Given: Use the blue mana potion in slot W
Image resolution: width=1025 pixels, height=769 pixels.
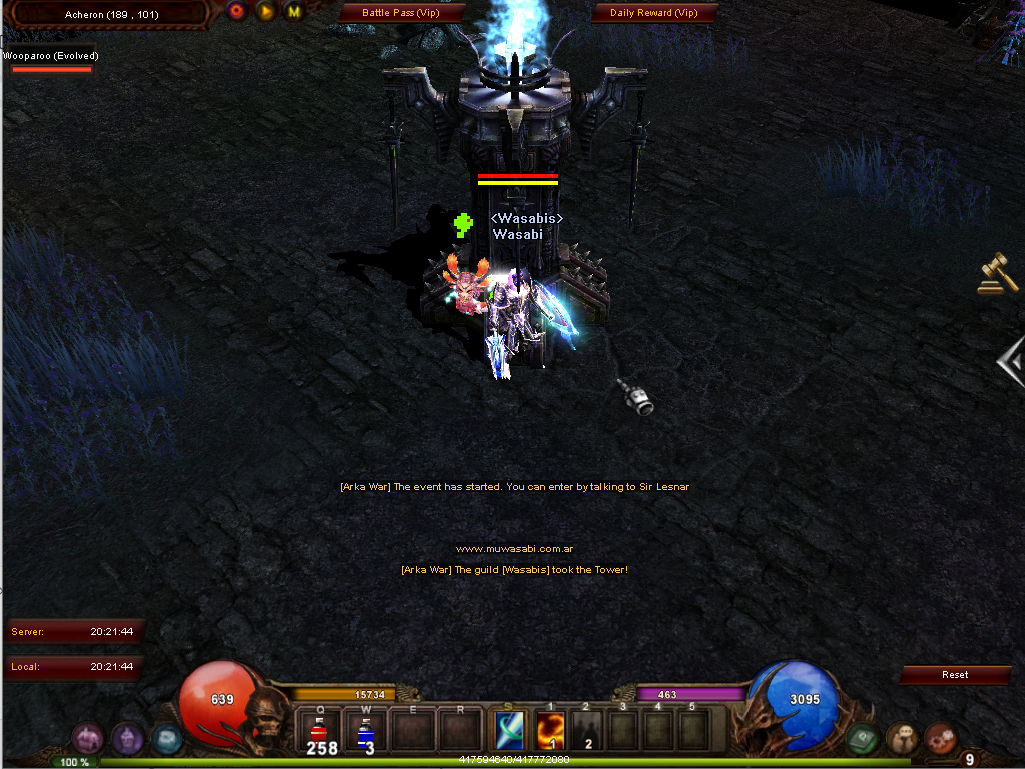Looking at the screenshot, I should click(x=366, y=731).
